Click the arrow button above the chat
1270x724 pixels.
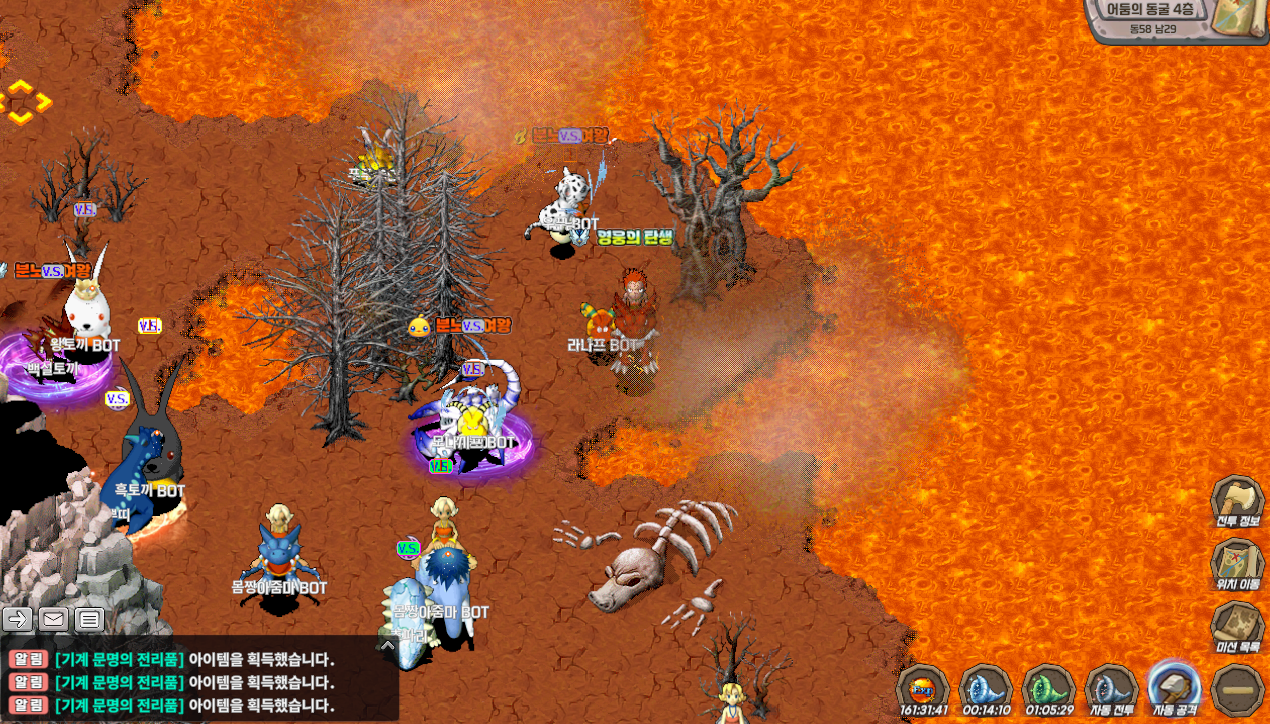pyautogui.click(x=18, y=619)
